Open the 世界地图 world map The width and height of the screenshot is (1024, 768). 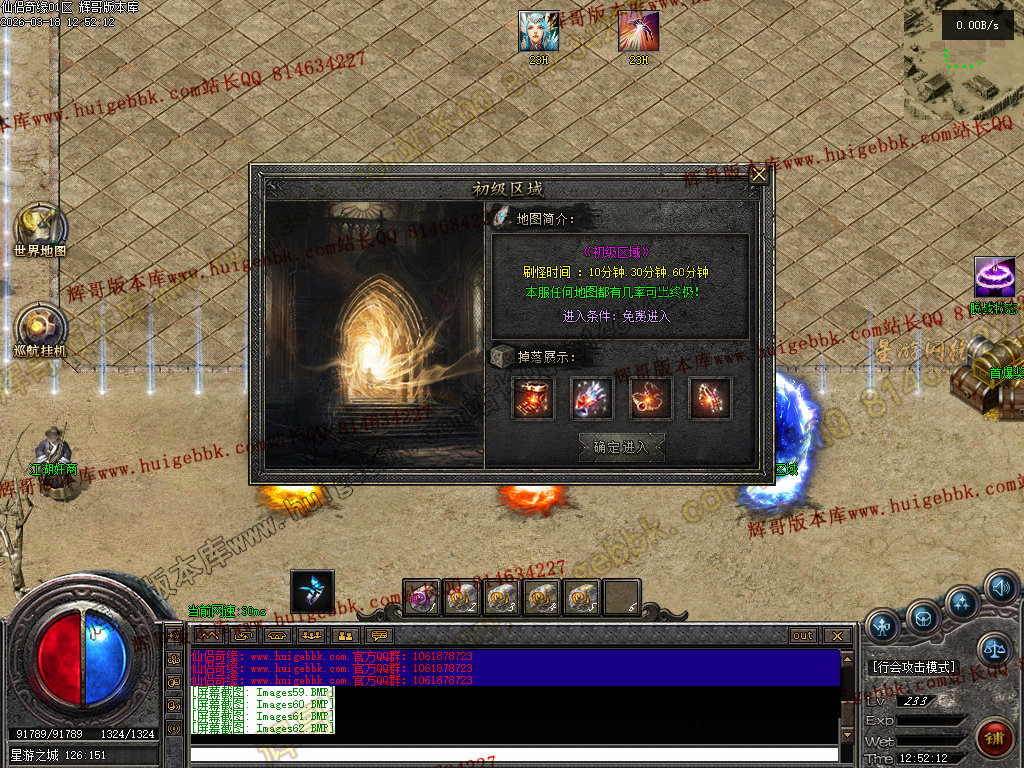40,228
